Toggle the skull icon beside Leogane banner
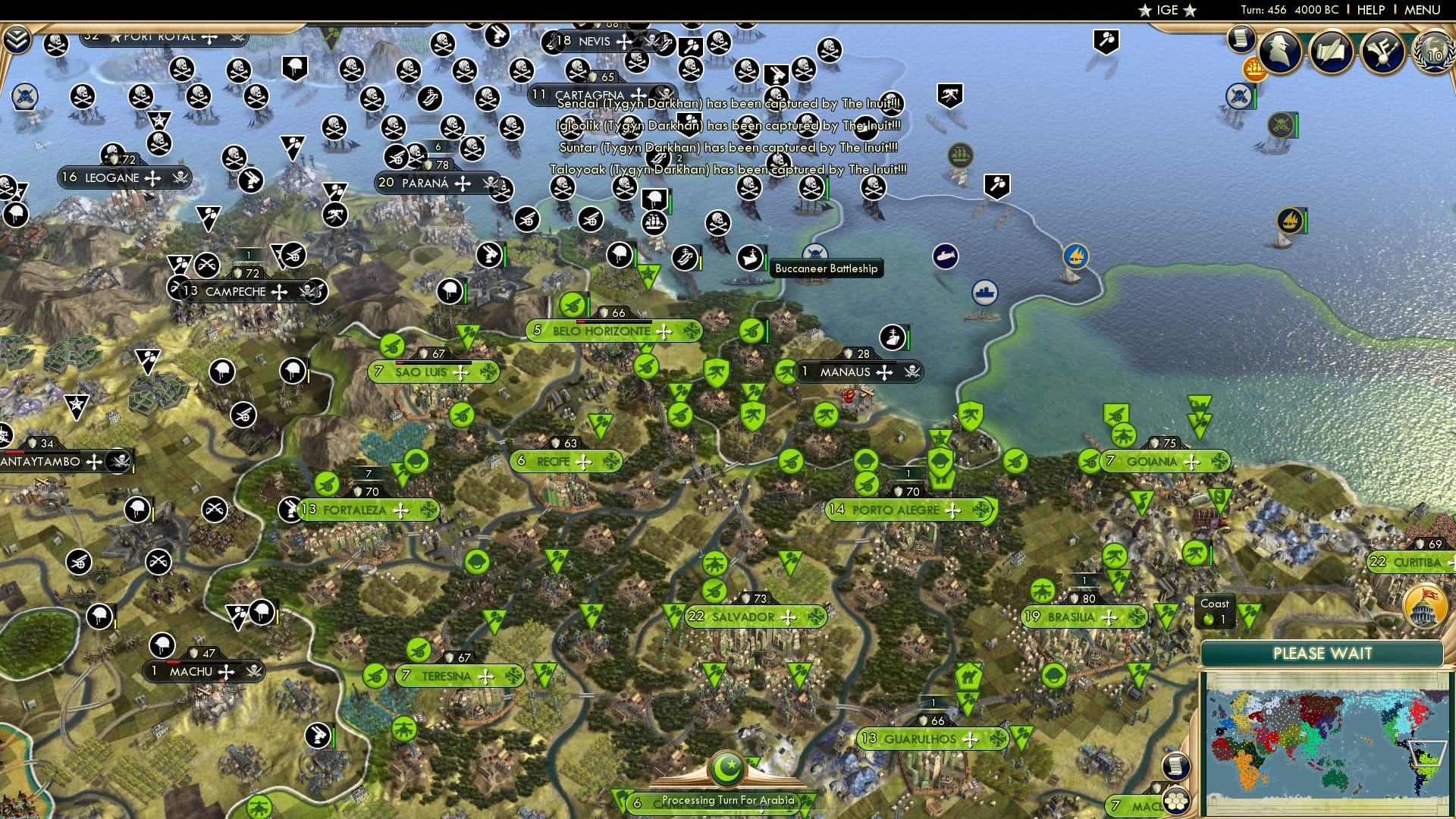Viewport: 1456px width, 819px height. tap(179, 178)
